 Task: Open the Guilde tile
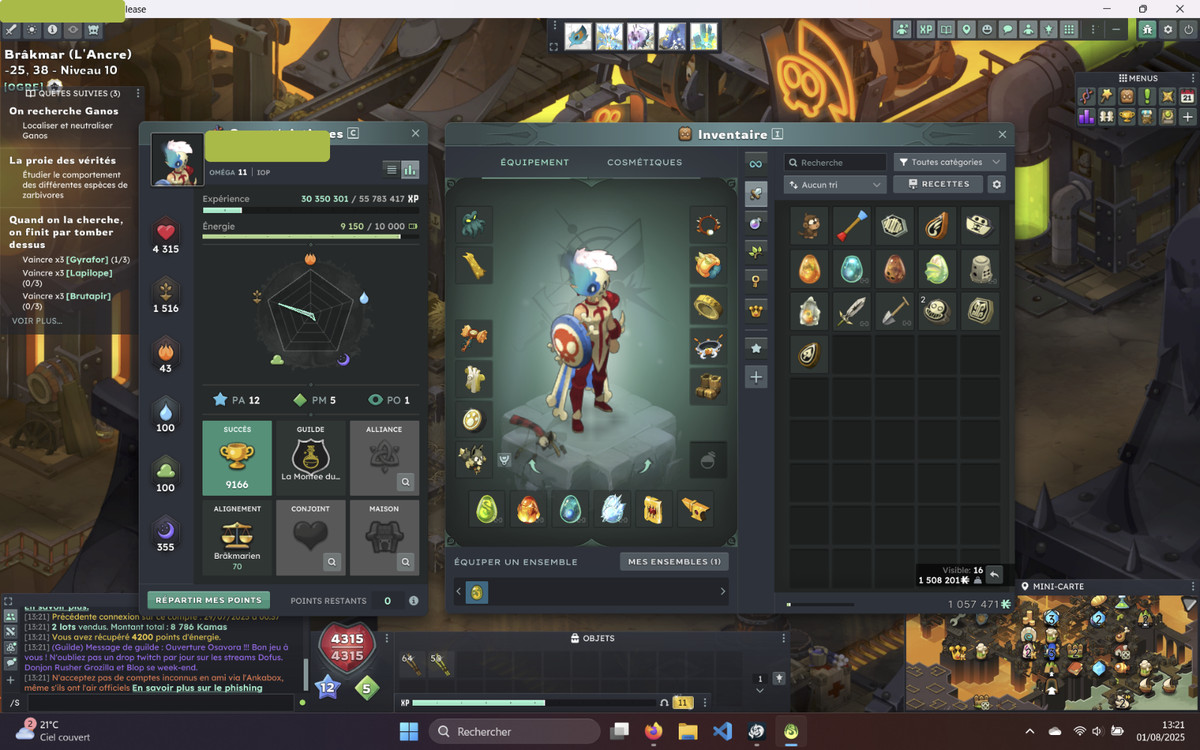(310, 458)
